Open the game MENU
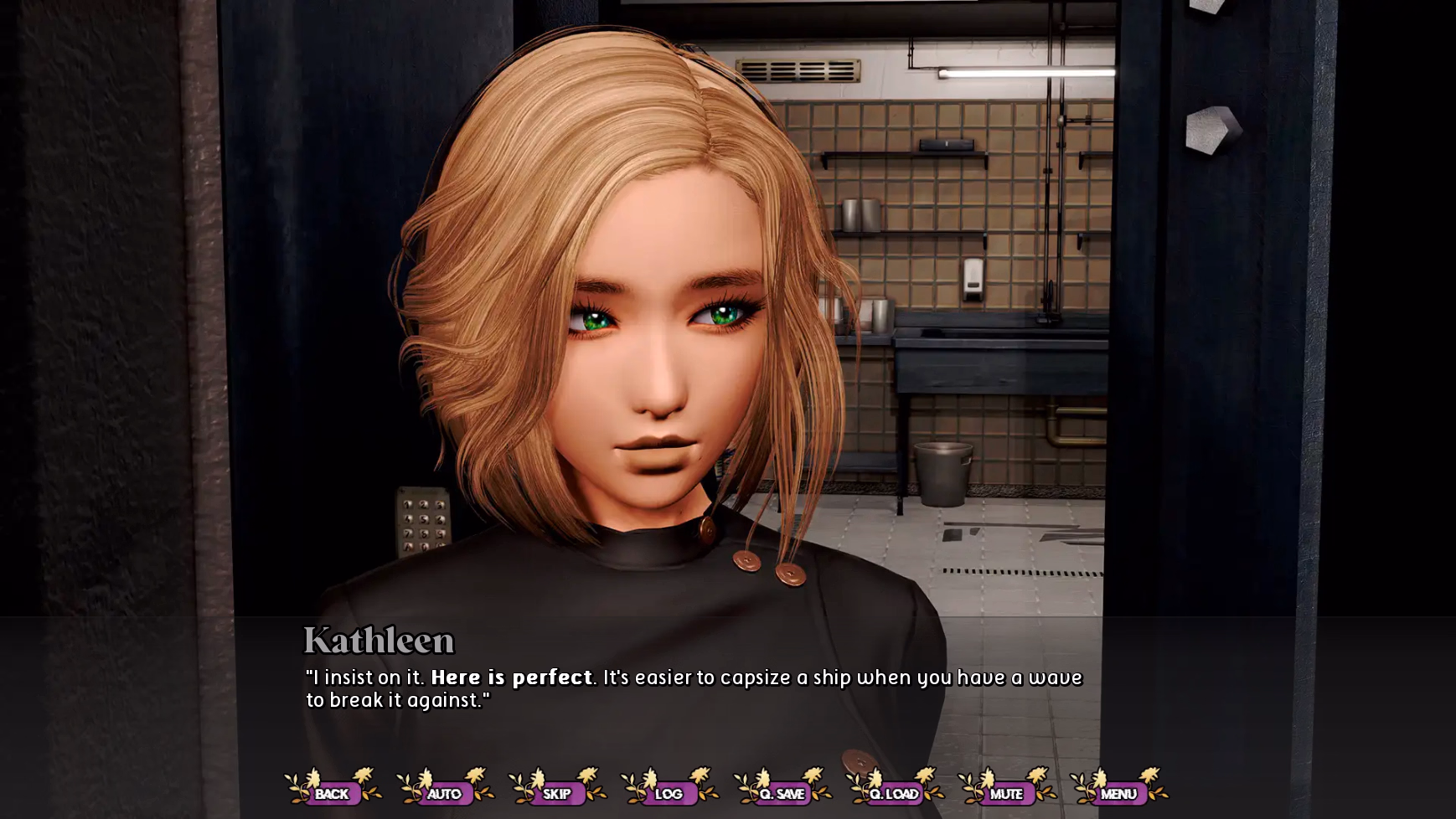Viewport: 1456px width, 819px height. (x=1118, y=793)
